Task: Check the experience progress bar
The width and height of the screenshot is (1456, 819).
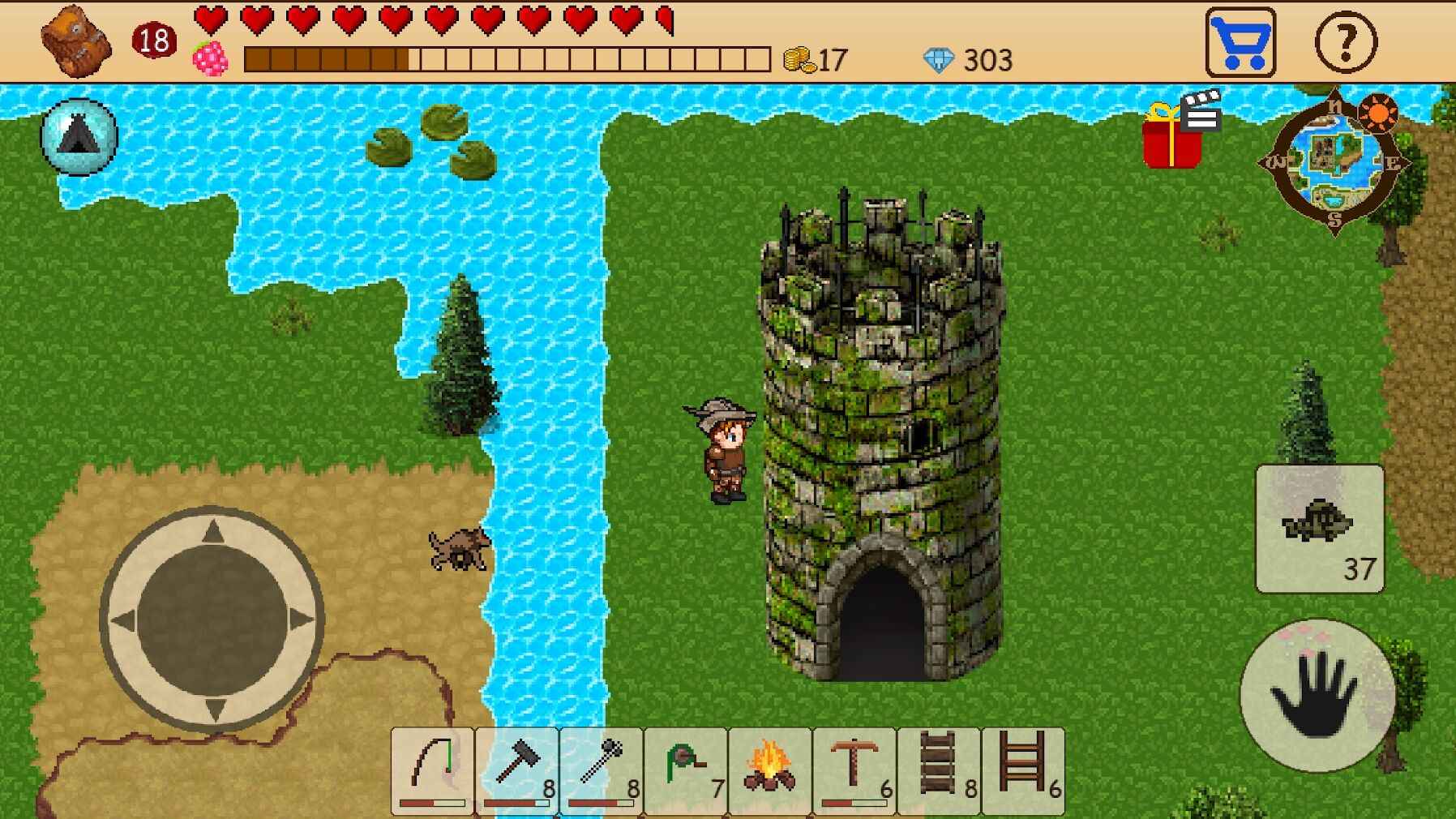Action: pos(503,58)
